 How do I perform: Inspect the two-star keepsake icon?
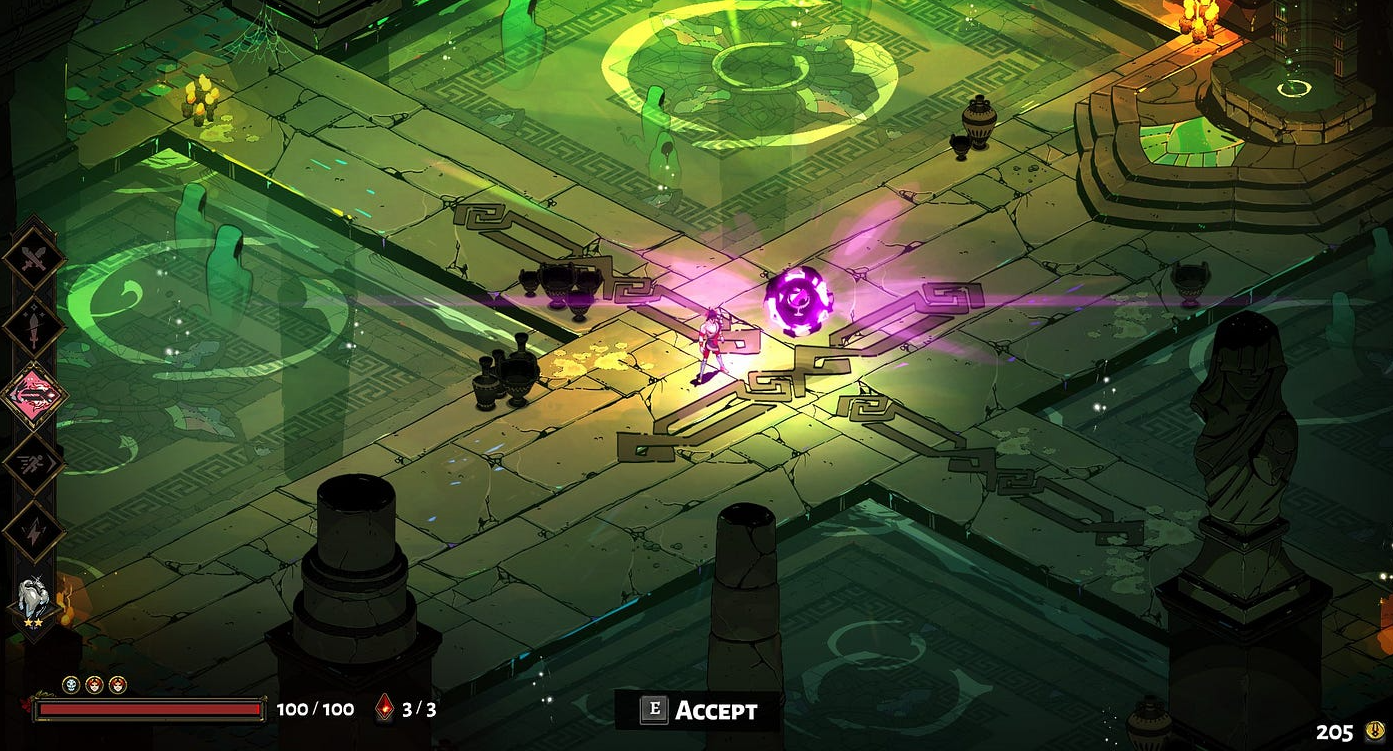33,600
